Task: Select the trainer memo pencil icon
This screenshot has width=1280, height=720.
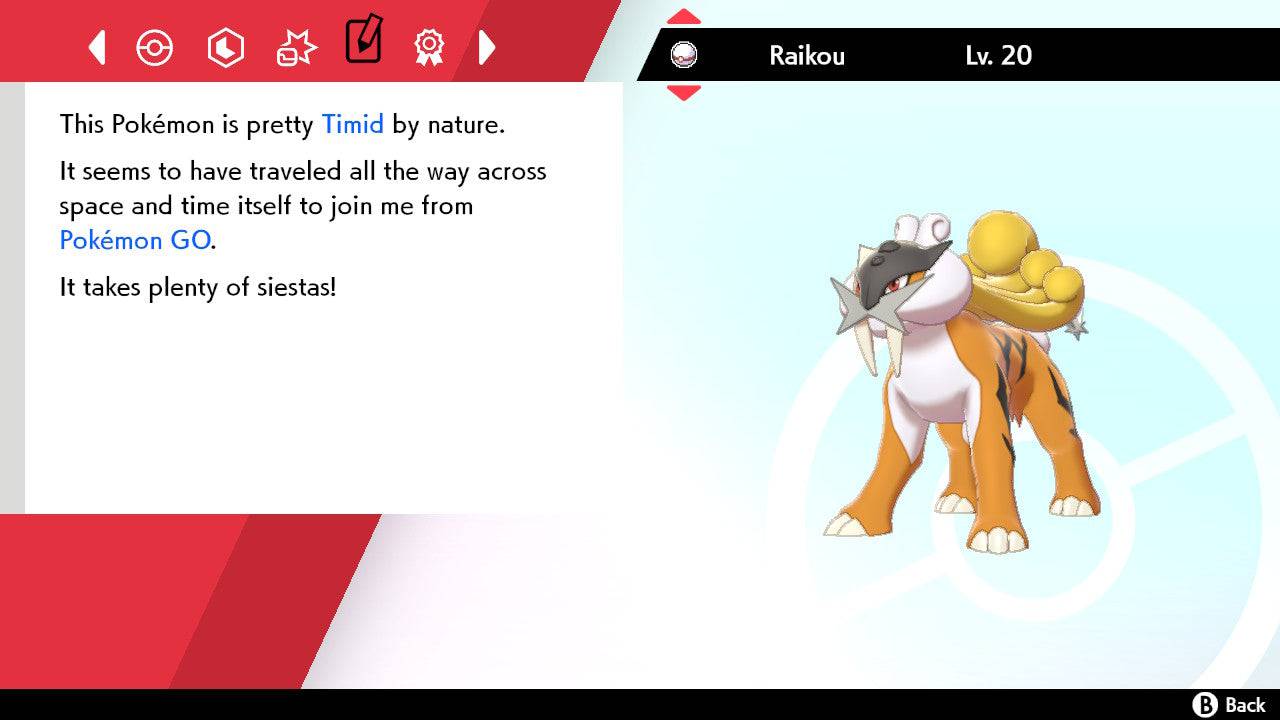Action: pyautogui.click(x=363, y=44)
